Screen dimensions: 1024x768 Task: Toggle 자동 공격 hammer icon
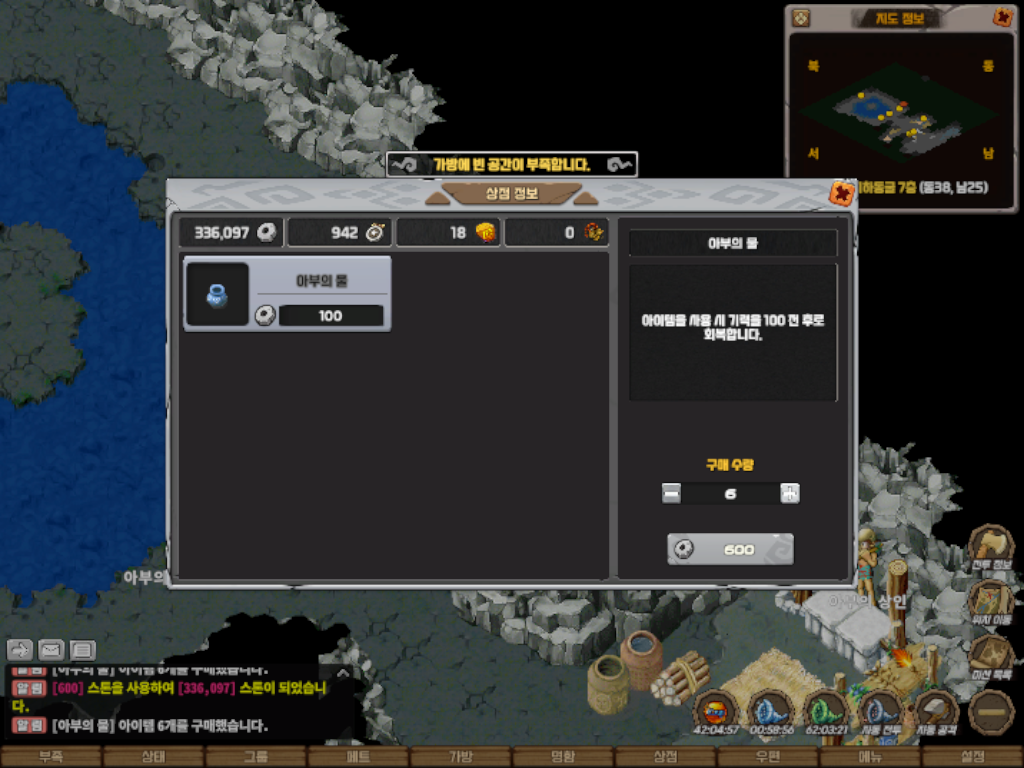pos(937,712)
